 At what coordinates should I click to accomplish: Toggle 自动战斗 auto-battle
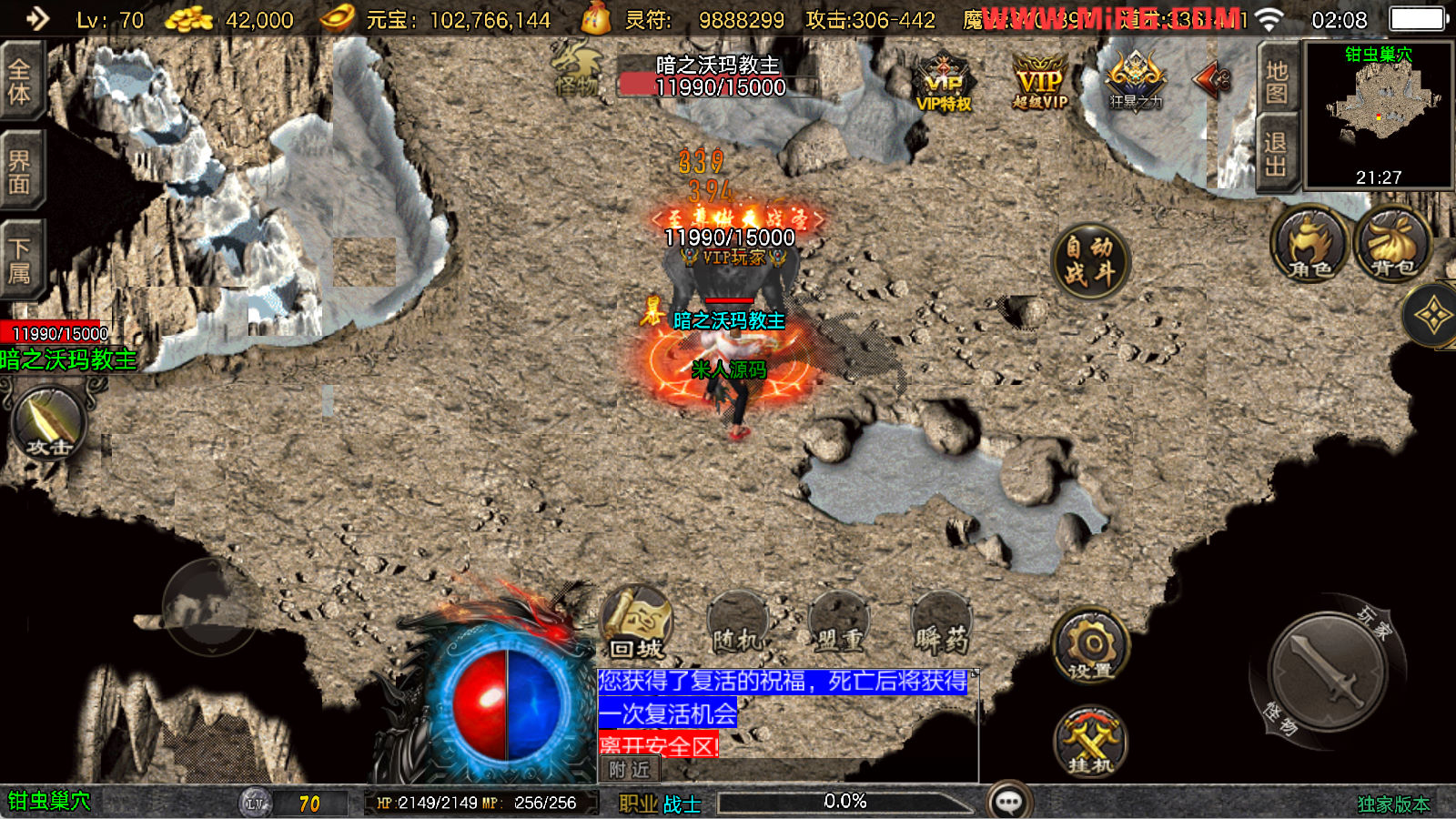[x=1089, y=260]
